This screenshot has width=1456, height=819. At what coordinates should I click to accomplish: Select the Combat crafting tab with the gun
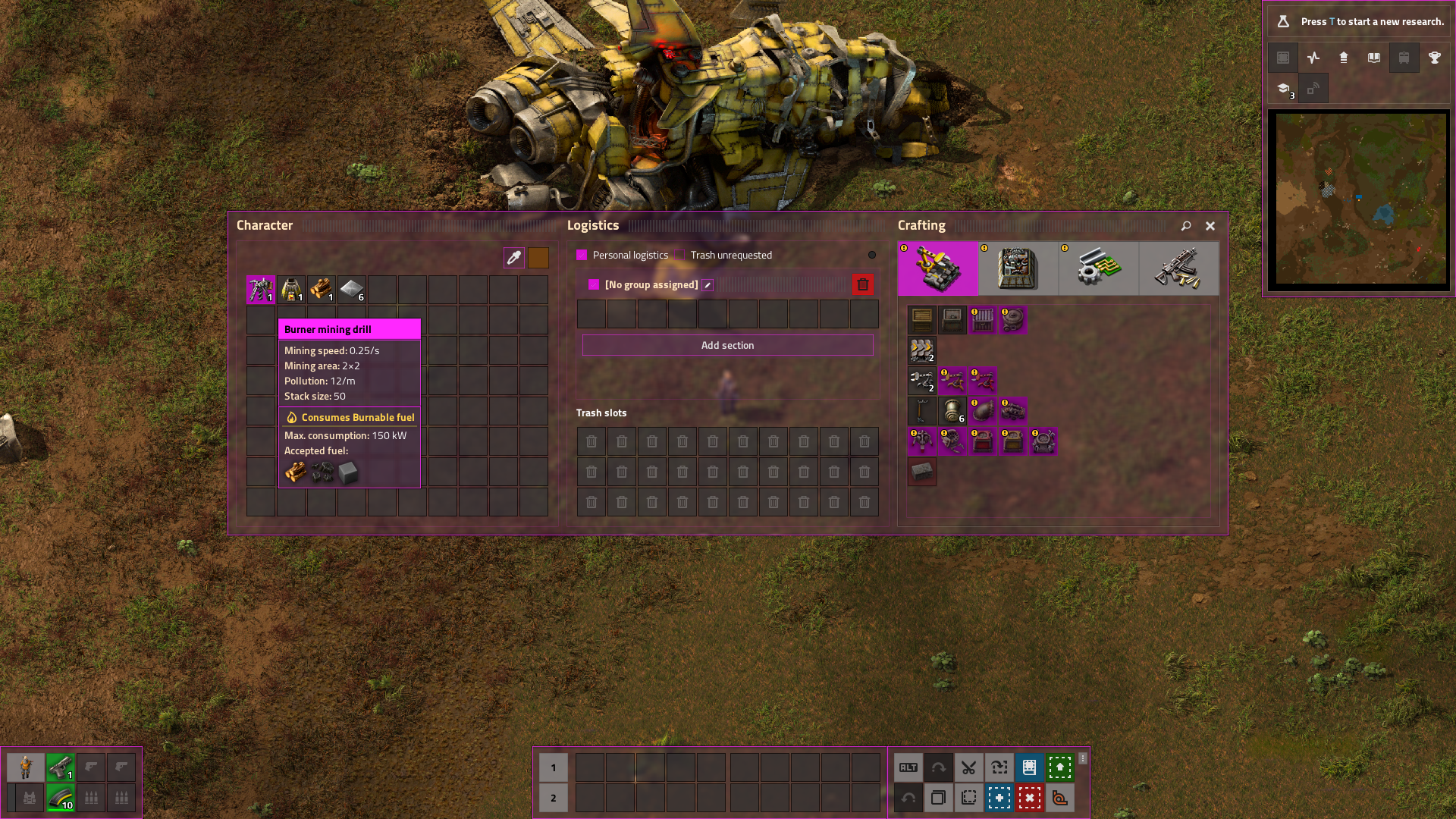pos(1178,268)
